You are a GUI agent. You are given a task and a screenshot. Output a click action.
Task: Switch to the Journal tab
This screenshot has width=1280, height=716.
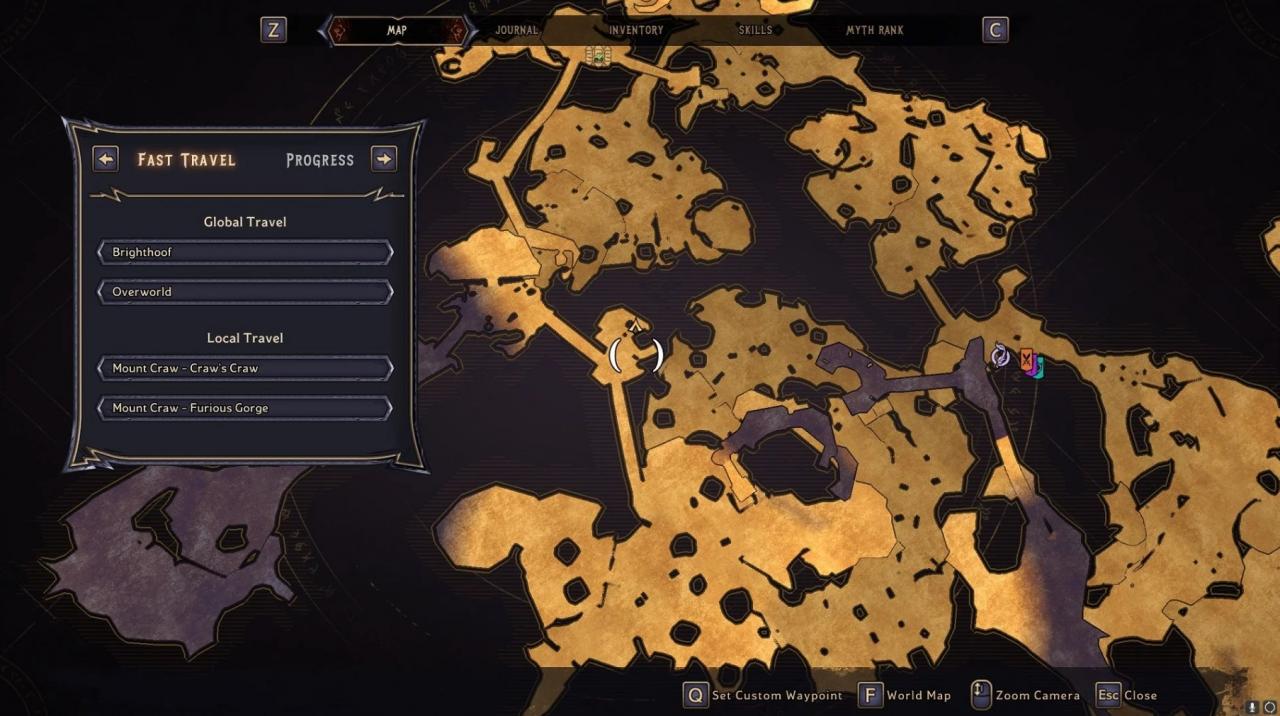[x=517, y=30]
